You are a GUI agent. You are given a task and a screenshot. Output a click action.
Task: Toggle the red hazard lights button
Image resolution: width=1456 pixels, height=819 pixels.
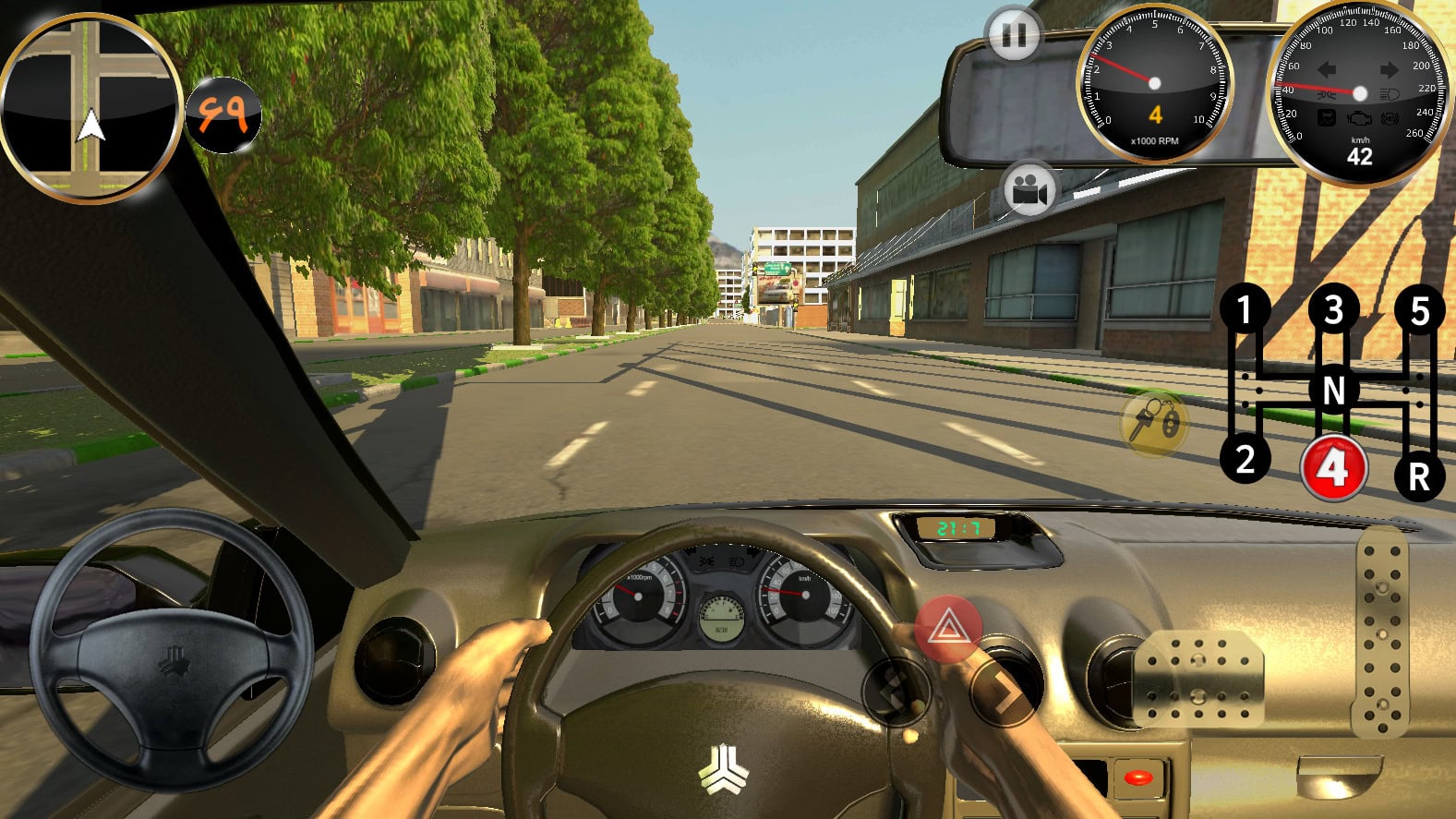[x=946, y=629]
